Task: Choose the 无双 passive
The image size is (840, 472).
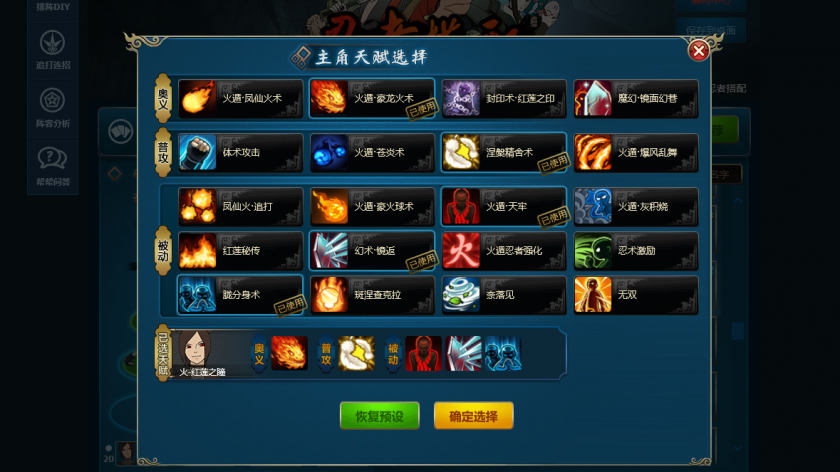Action: 635,295
